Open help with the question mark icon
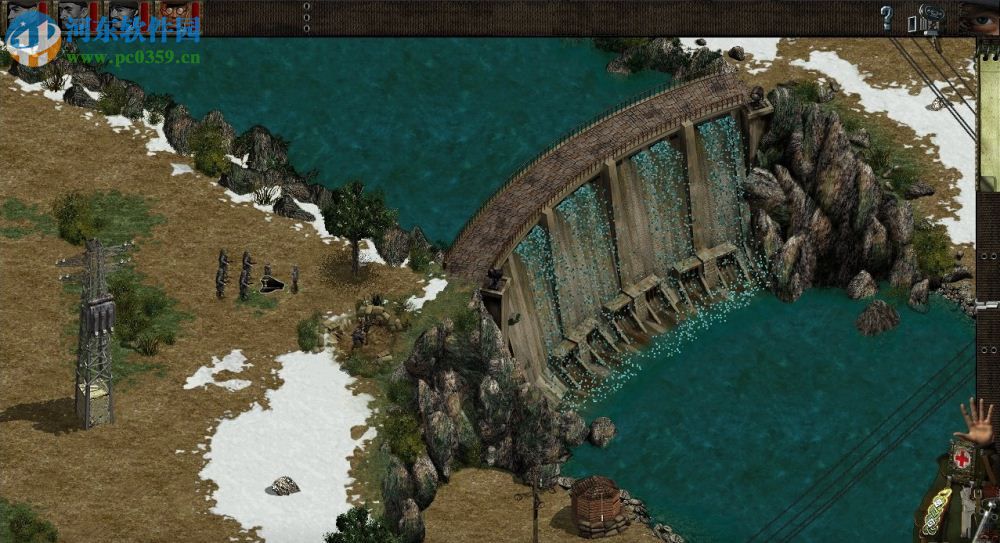The width and height of the screenshot is (1000, 543). [x=886, y=17]
